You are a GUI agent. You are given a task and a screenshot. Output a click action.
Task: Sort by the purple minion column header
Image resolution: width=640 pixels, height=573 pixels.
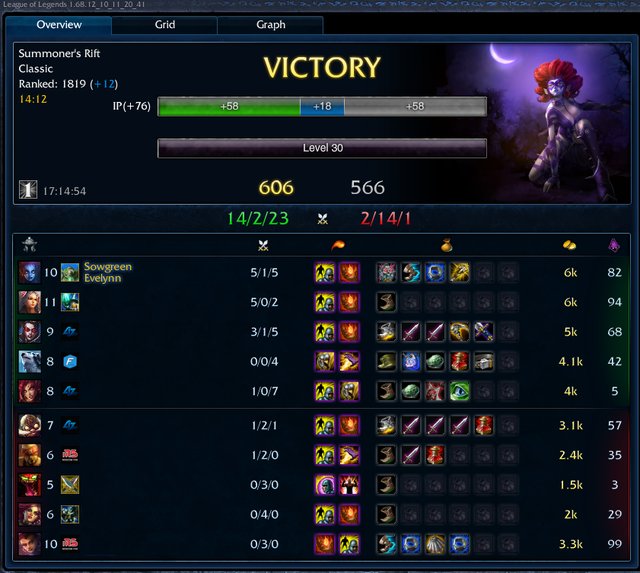coord(614,244)
